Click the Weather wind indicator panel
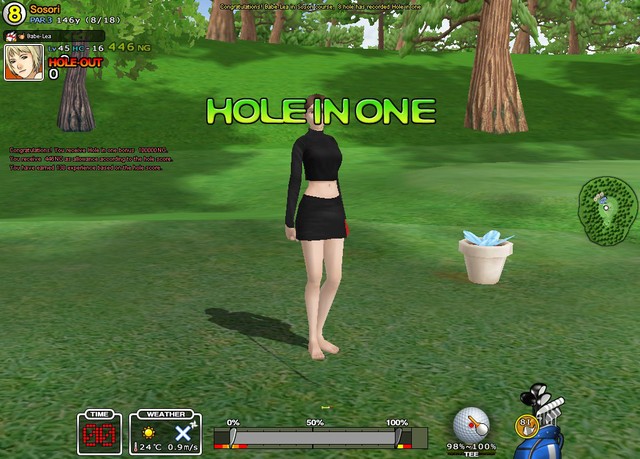Viewport: 640px width, 459px height. tap(165, 432)
